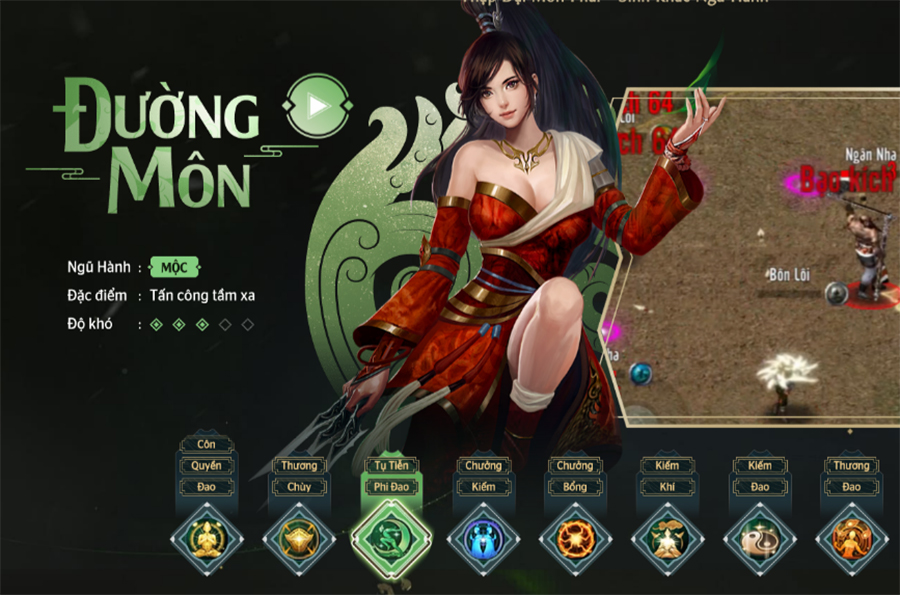Viewport: 900px width, 595px height.
Task: Select the golden meditating monk class icon
Action: [207, 539]
